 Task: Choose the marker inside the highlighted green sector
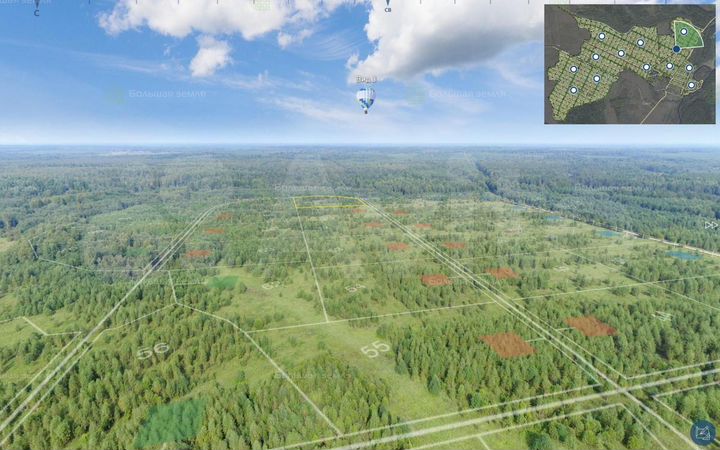pyautogui.click(x=683, y=32)
